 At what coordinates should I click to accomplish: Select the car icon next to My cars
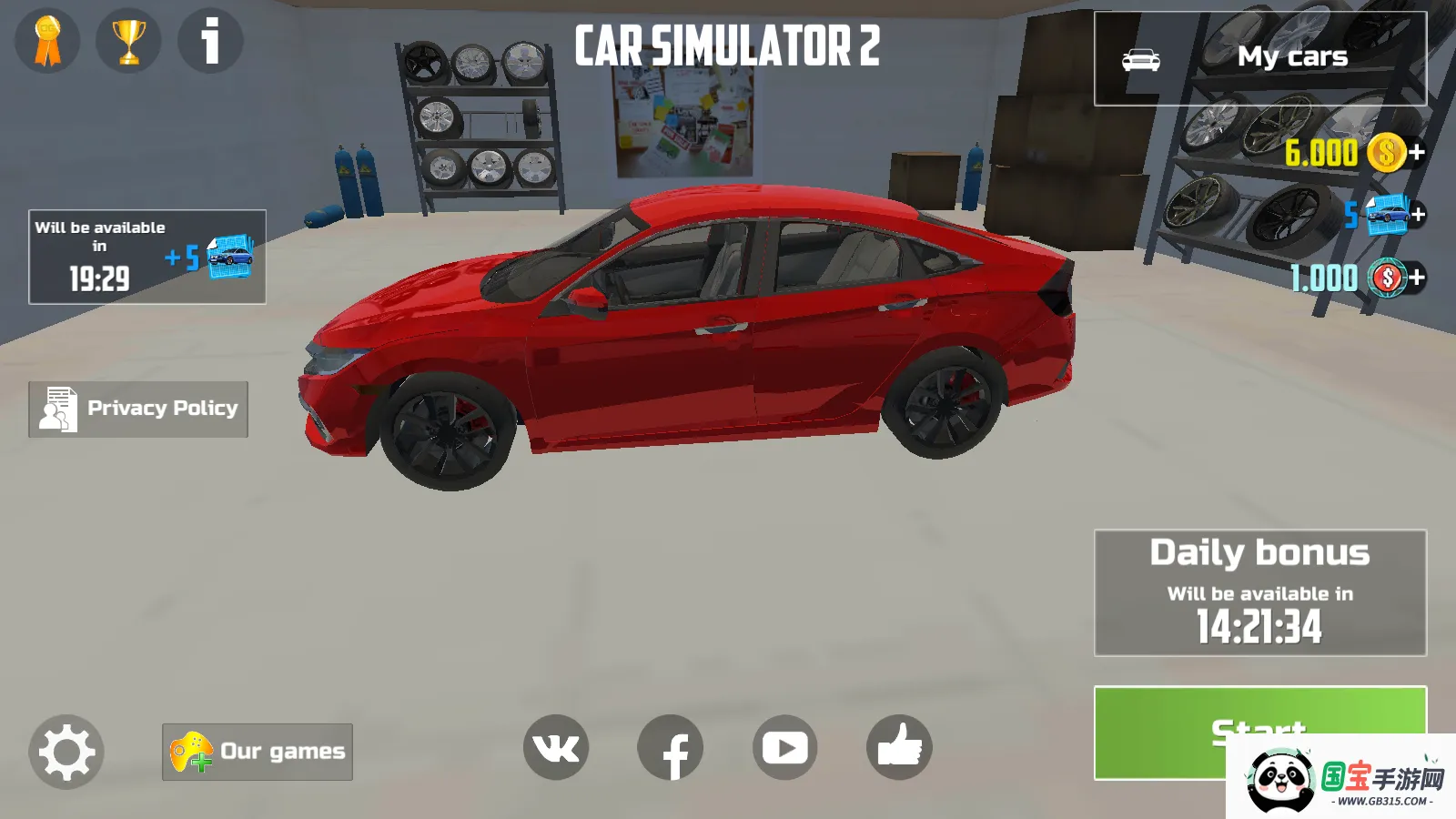click(x=1142, y=57)
